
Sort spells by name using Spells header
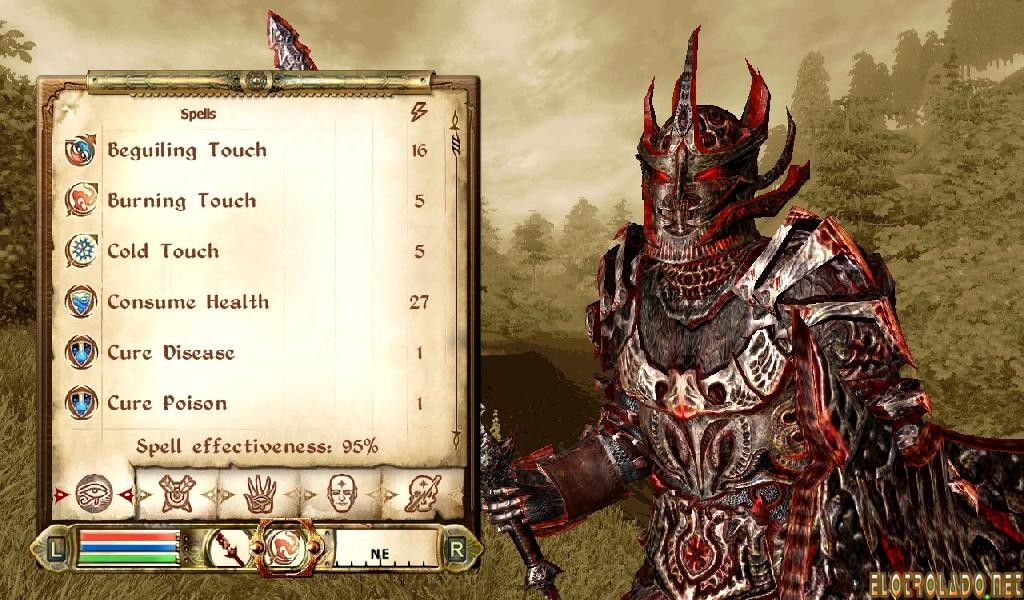198,114
